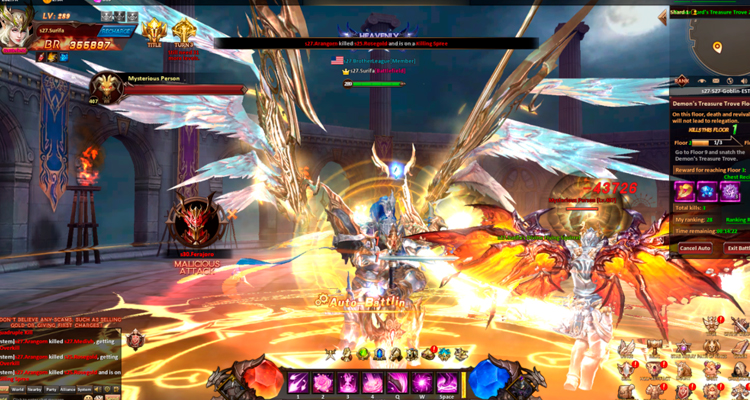Activate the skill in hotbar slot 1
The height and width of the screenshot is (400, 750).
click(x=298, y=382)
